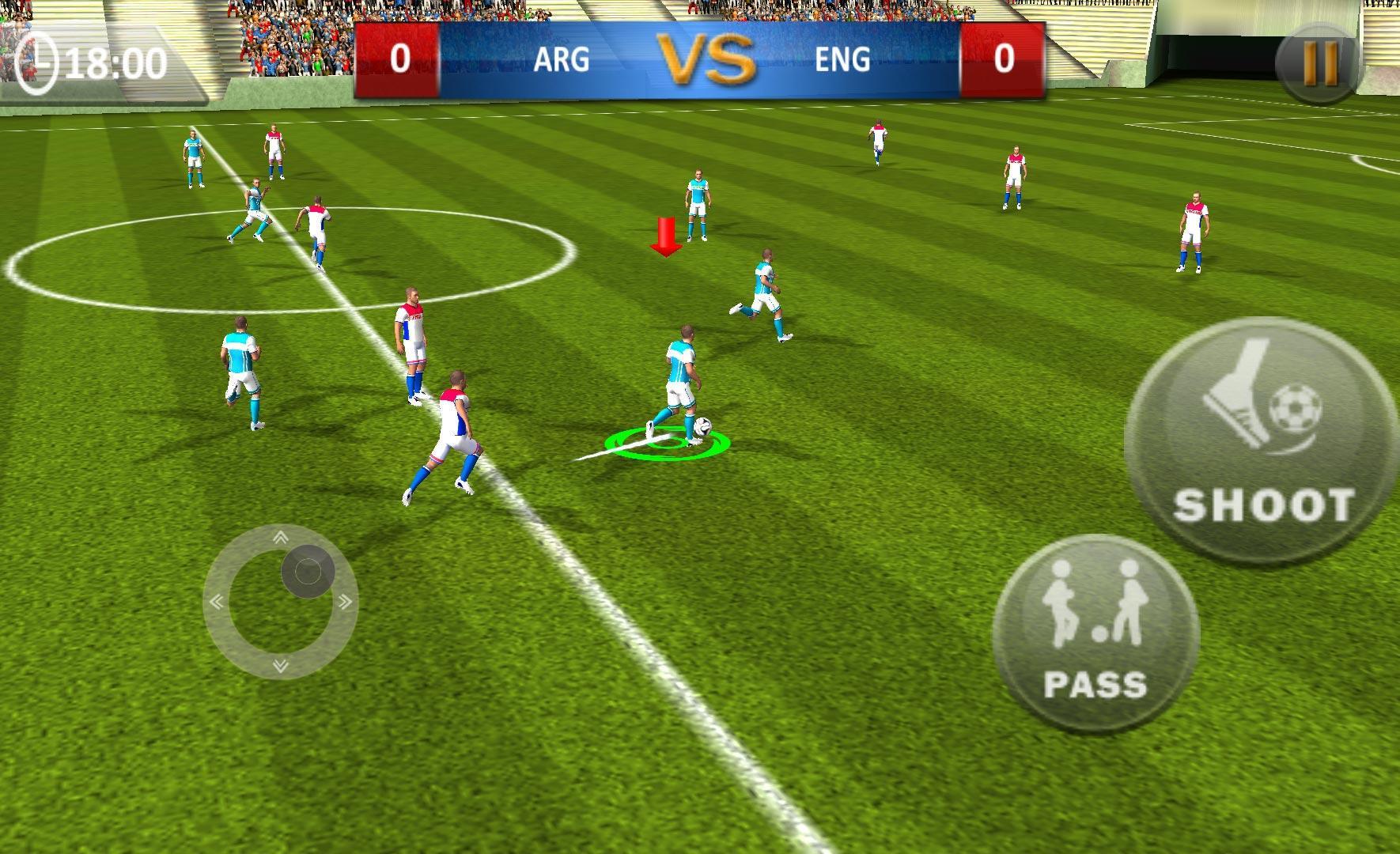Select the ARG label on the scoreboard
Viewport: 1400px width, 854px height.
click(x=561, y=59)
